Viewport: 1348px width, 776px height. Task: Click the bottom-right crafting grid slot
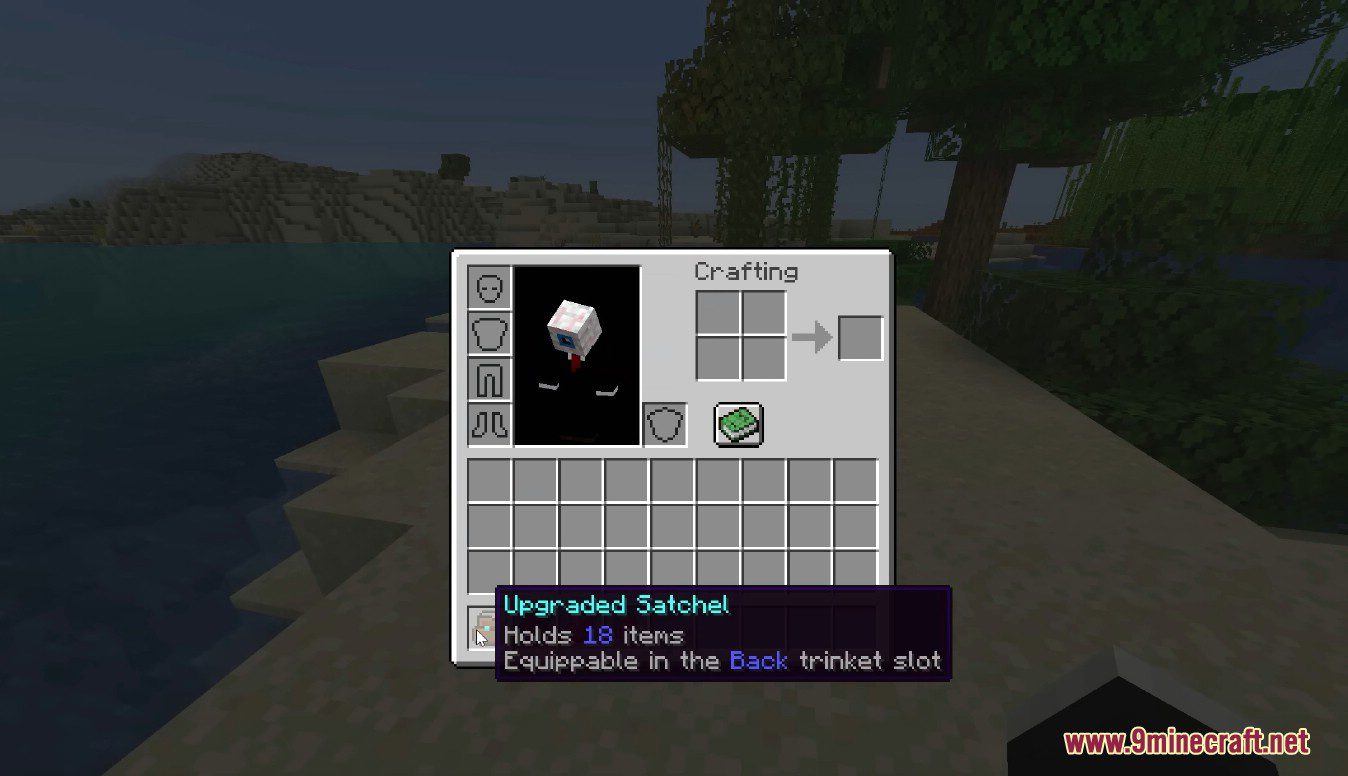point(763,360)
